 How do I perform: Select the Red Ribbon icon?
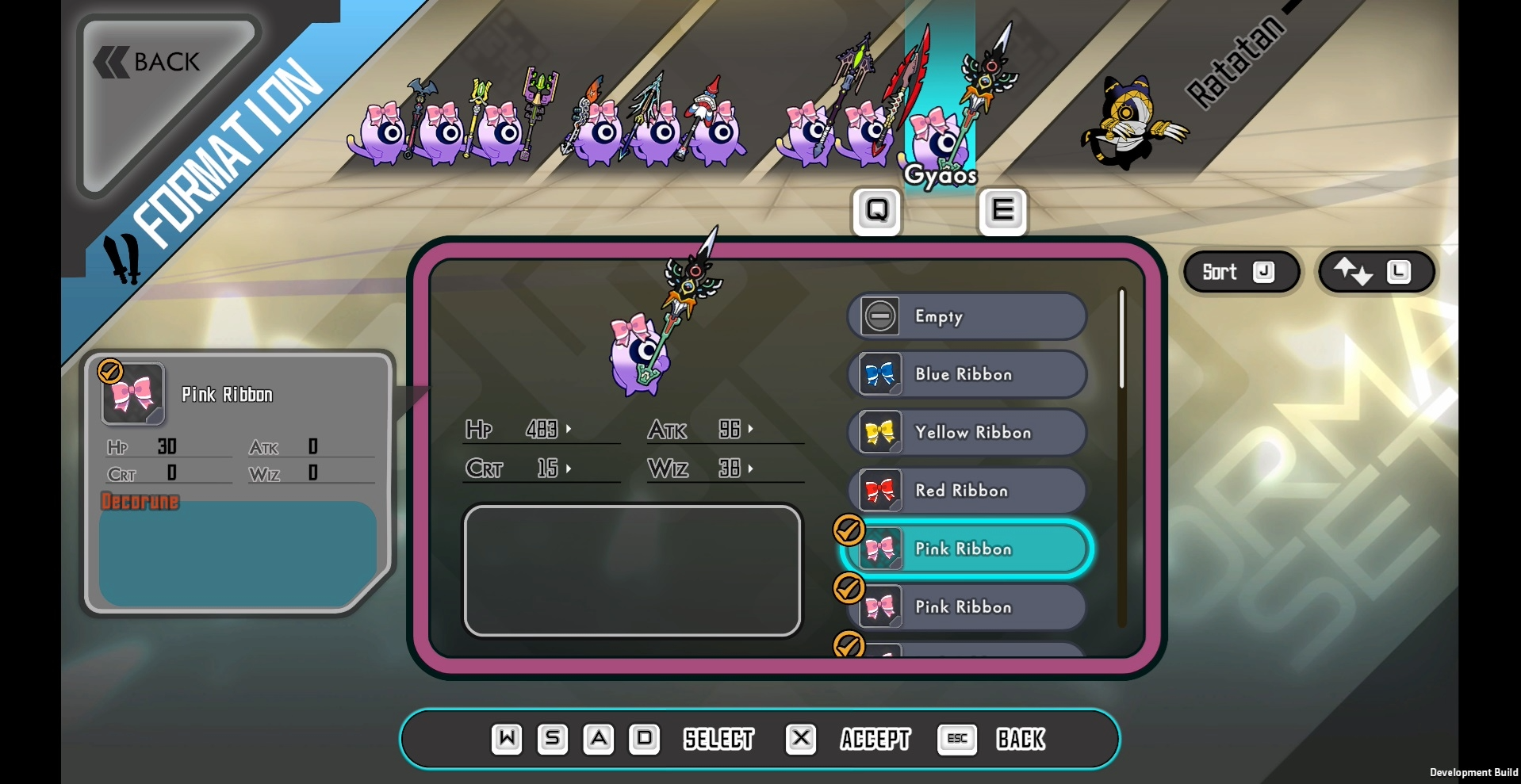coord(880,491)
